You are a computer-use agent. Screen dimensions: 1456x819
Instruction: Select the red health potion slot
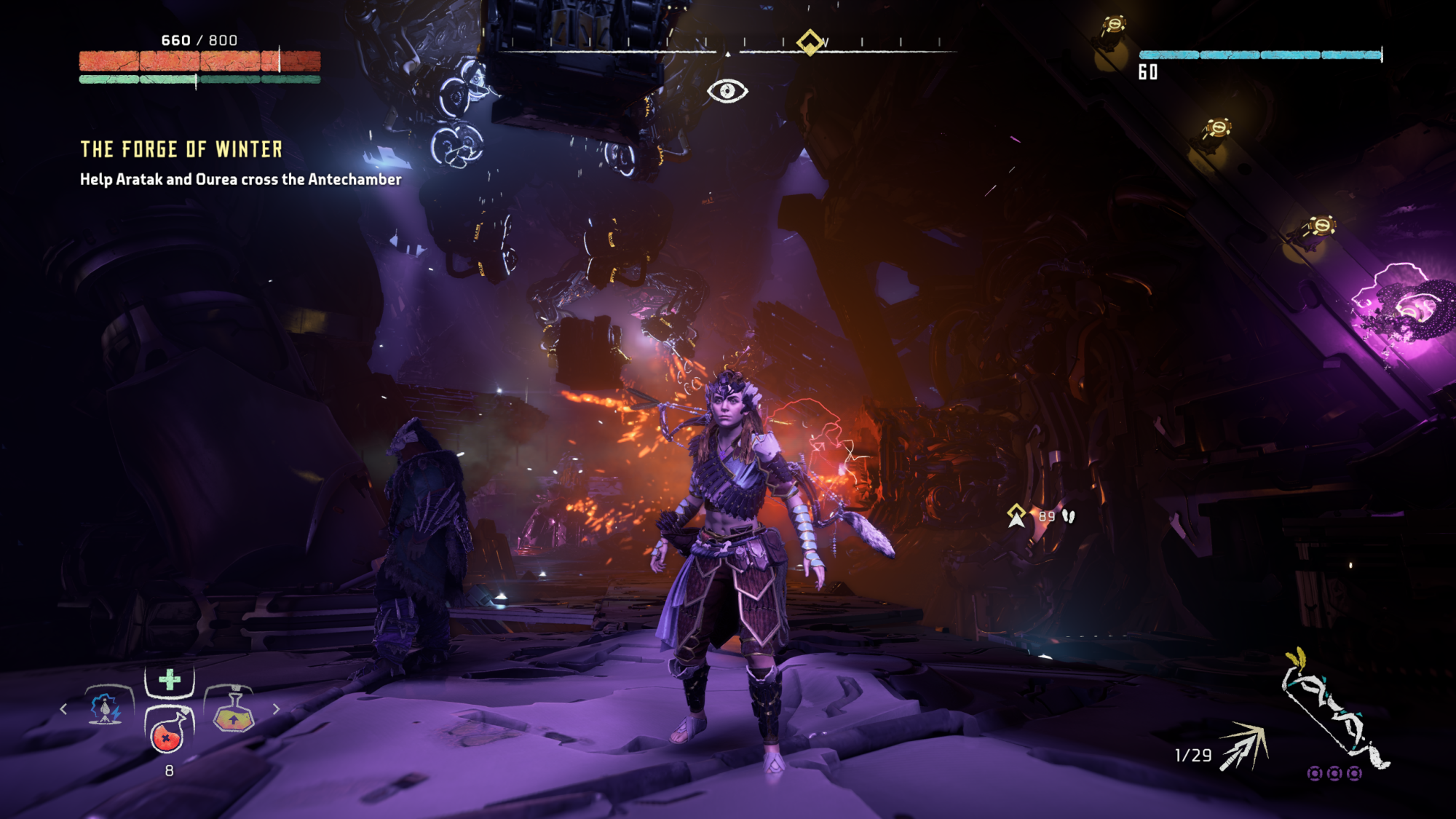pyautogui.click(x=168, y=732)
